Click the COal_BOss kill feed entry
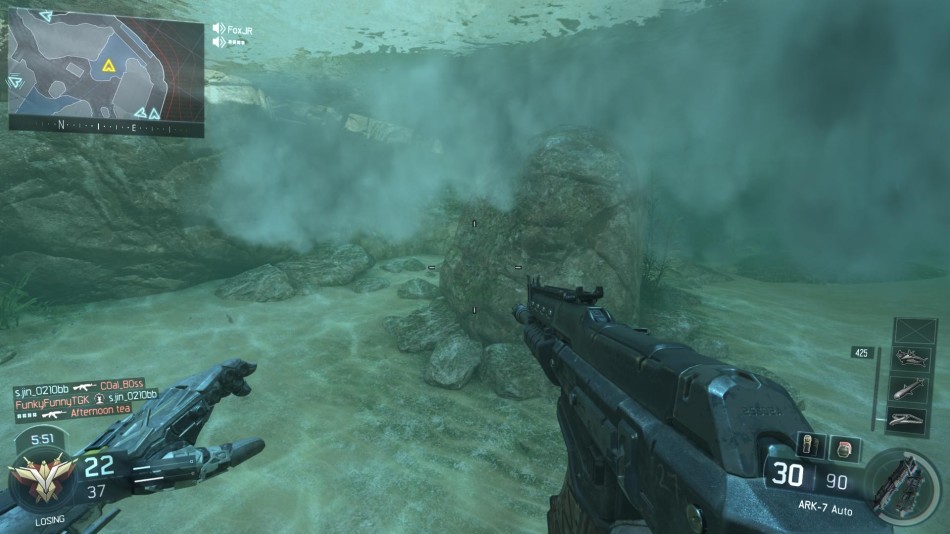Viewport: 950px width, 534px height. click(x=122, y=385)
